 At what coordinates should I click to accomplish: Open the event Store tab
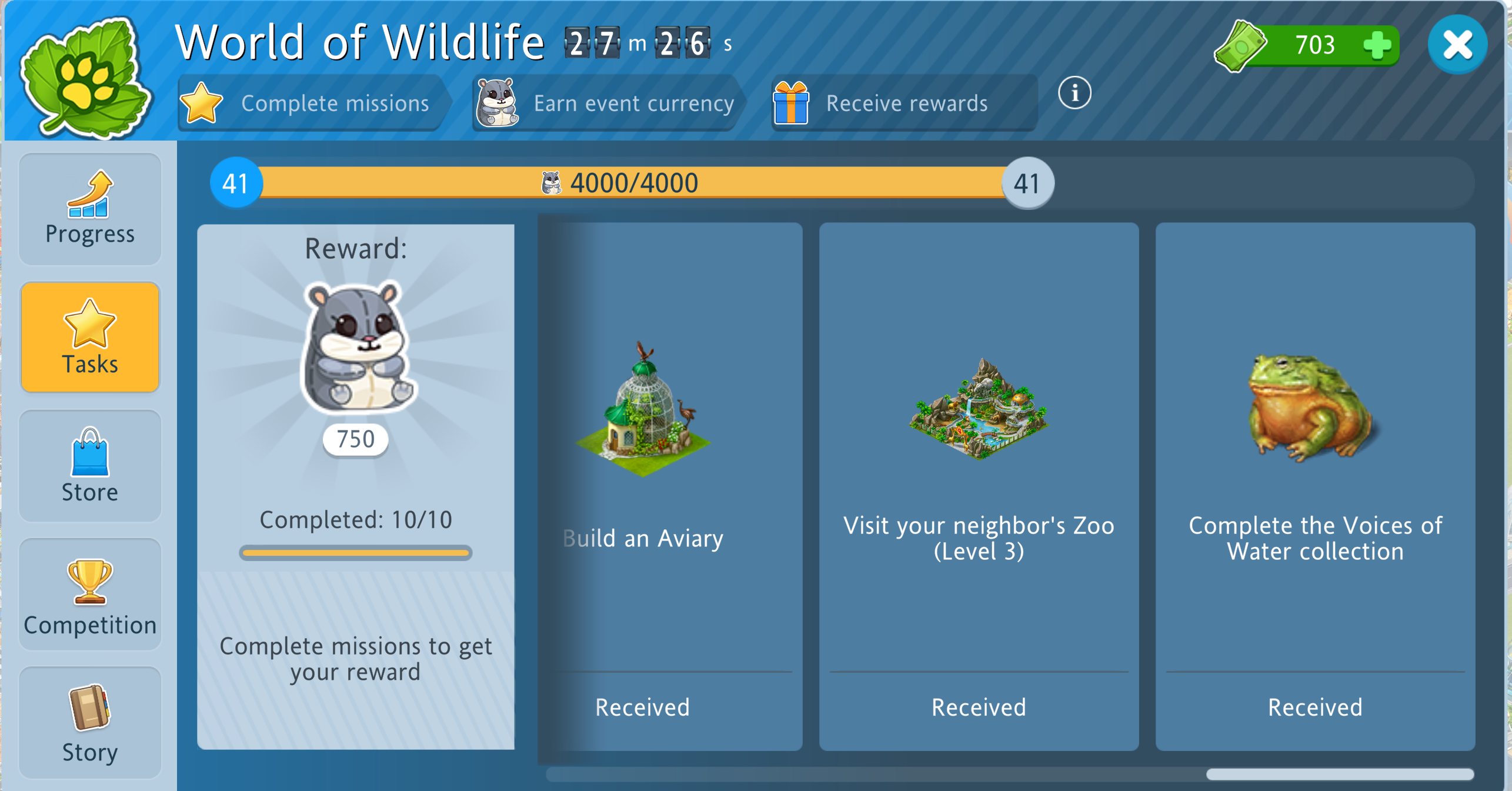click(x=90, y=465)
